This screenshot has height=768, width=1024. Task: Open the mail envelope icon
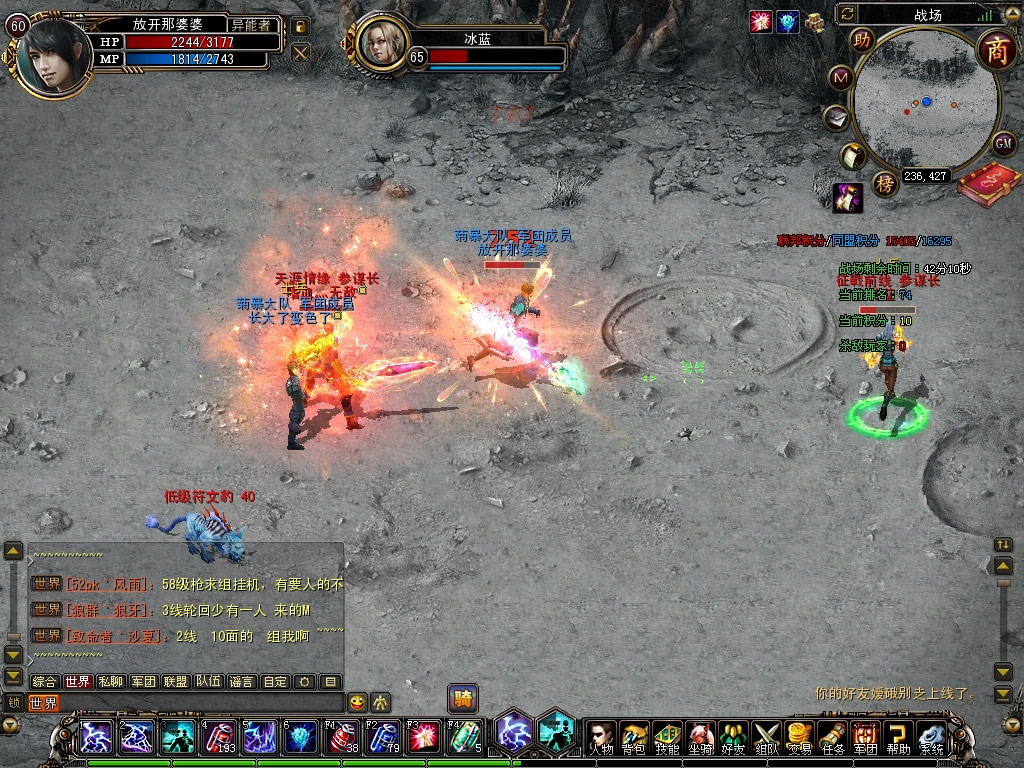pyautogui.click(x=836, y=119)
